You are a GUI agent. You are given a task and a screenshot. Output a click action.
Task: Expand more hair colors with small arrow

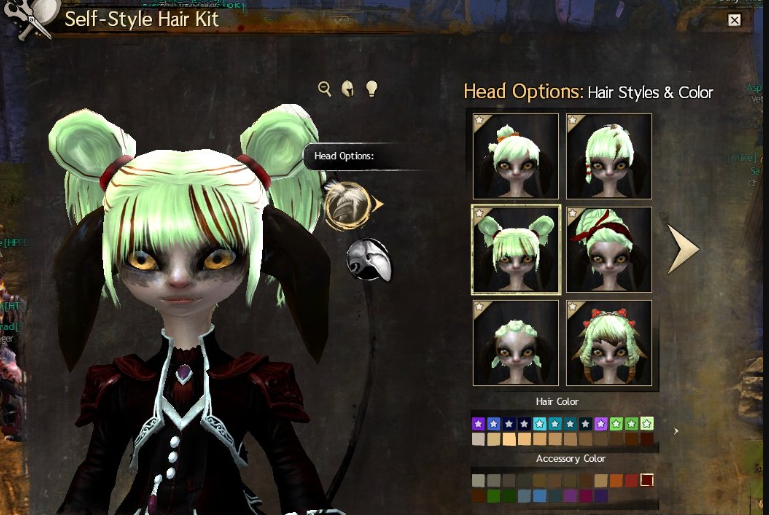pyautogui.click(x=675, y=431)
